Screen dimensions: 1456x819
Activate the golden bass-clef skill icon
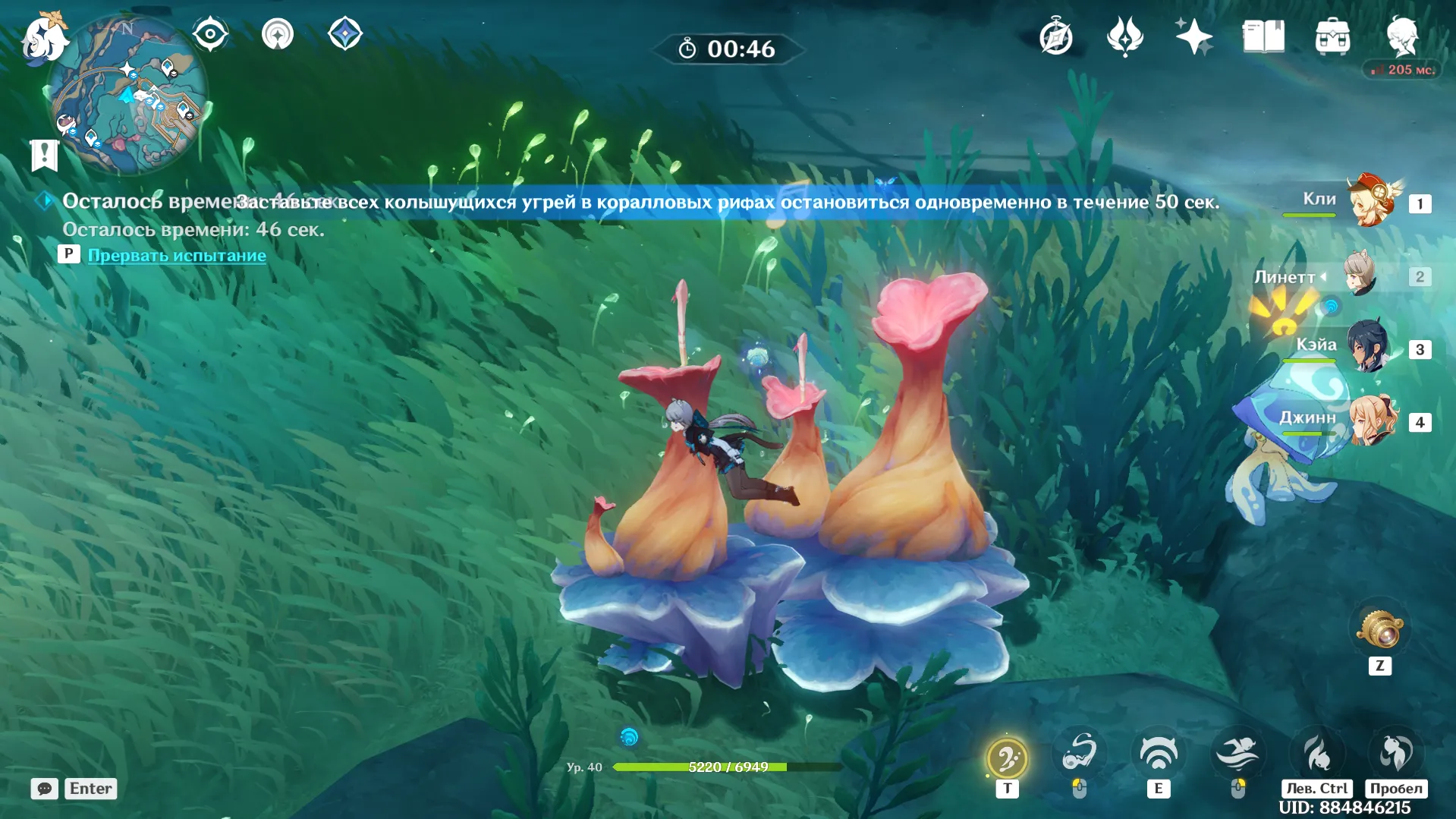coord(1007,758)
